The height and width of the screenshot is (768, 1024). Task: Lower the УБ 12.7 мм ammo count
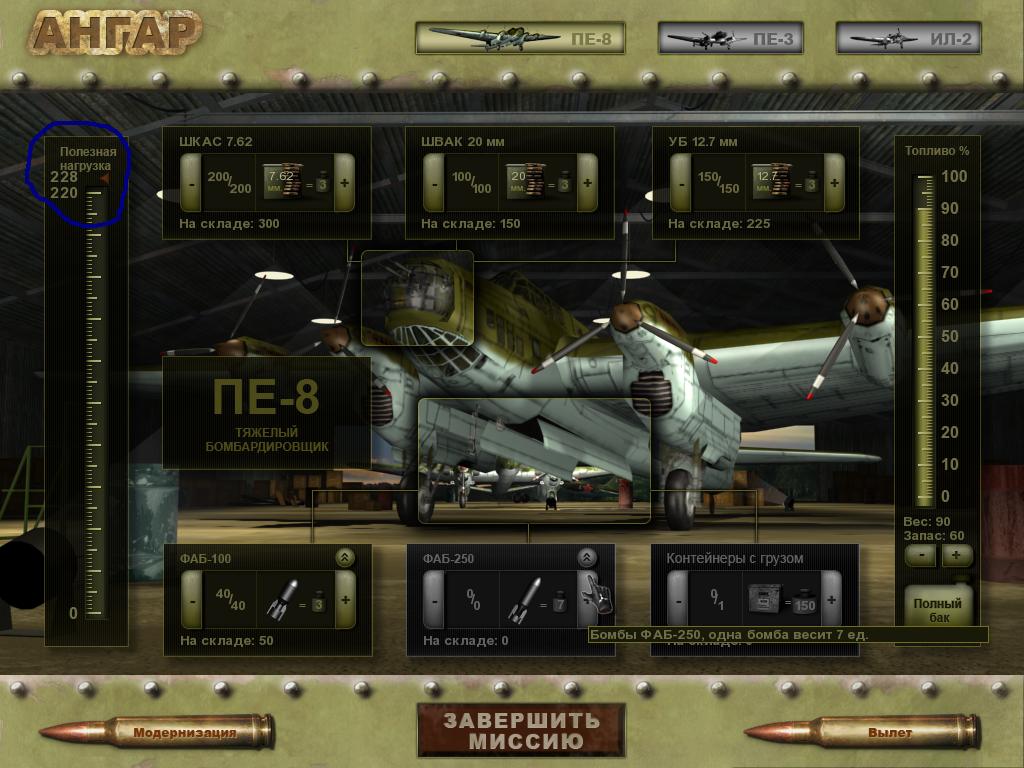coord(681,183)
